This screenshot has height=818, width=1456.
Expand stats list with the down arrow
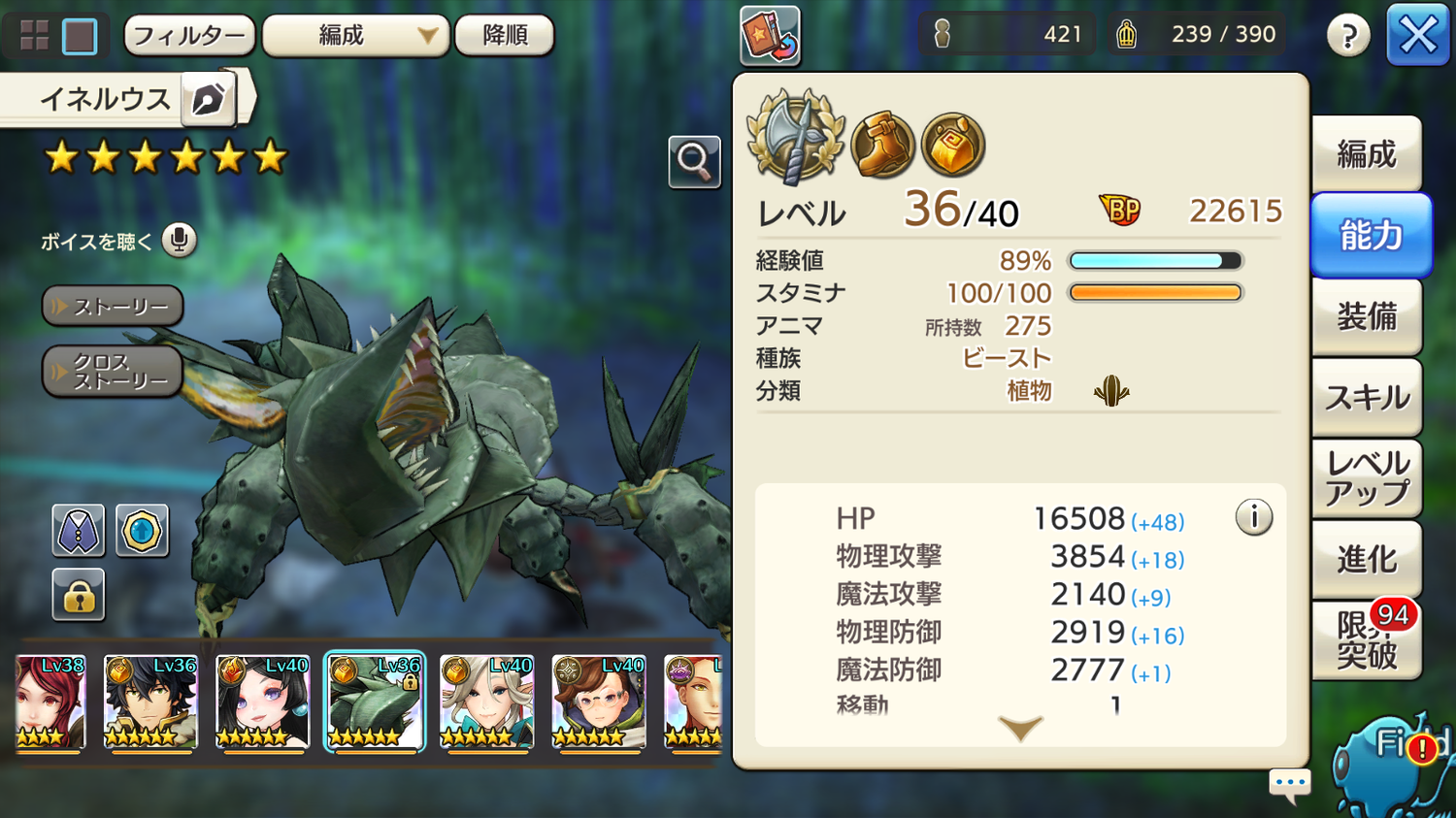[x=1020, y=728]
